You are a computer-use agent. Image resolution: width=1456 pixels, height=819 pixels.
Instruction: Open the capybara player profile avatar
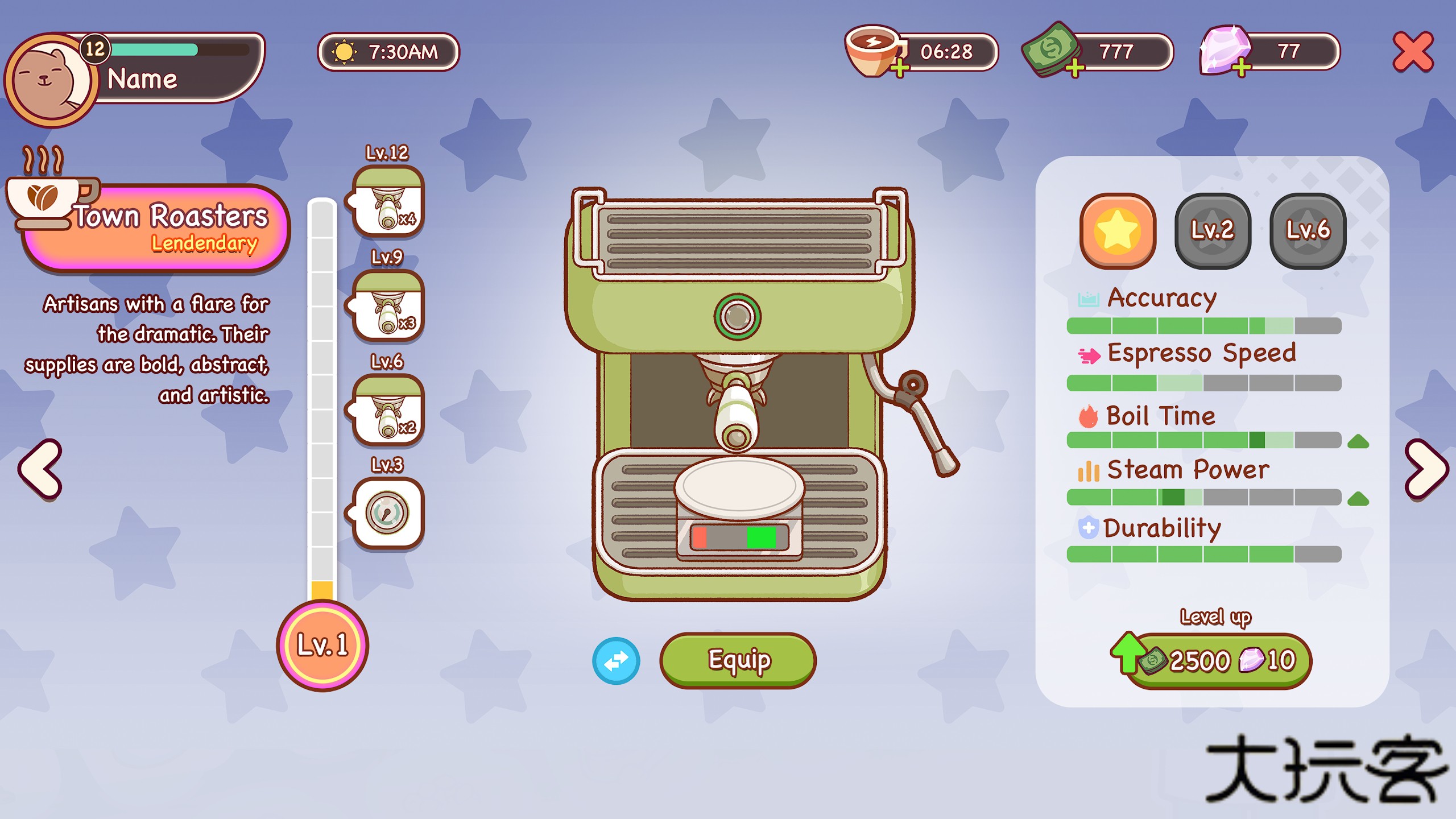pos(51,80)
